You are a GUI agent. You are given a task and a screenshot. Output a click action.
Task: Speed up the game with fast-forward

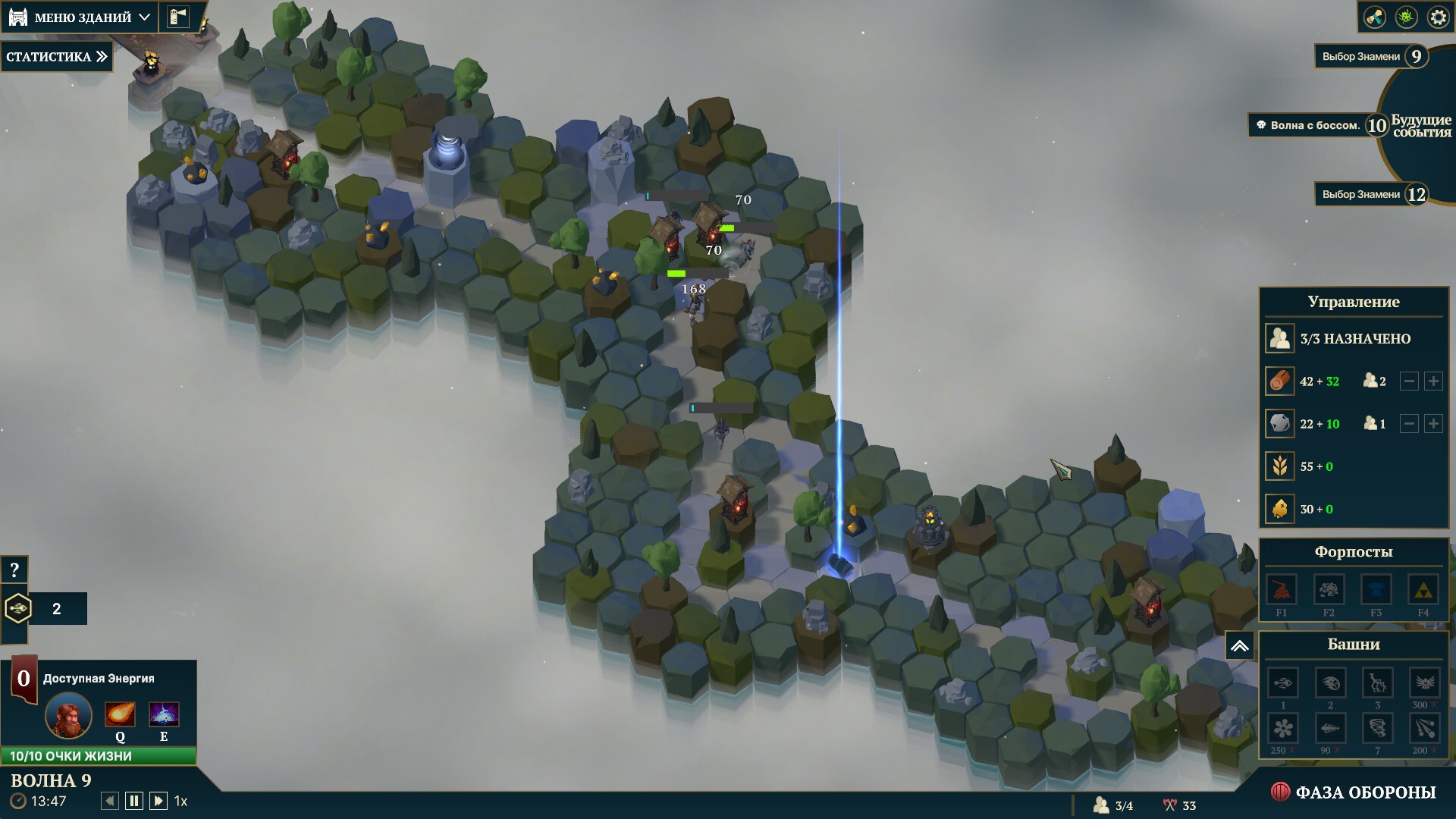tap(158, 801)
